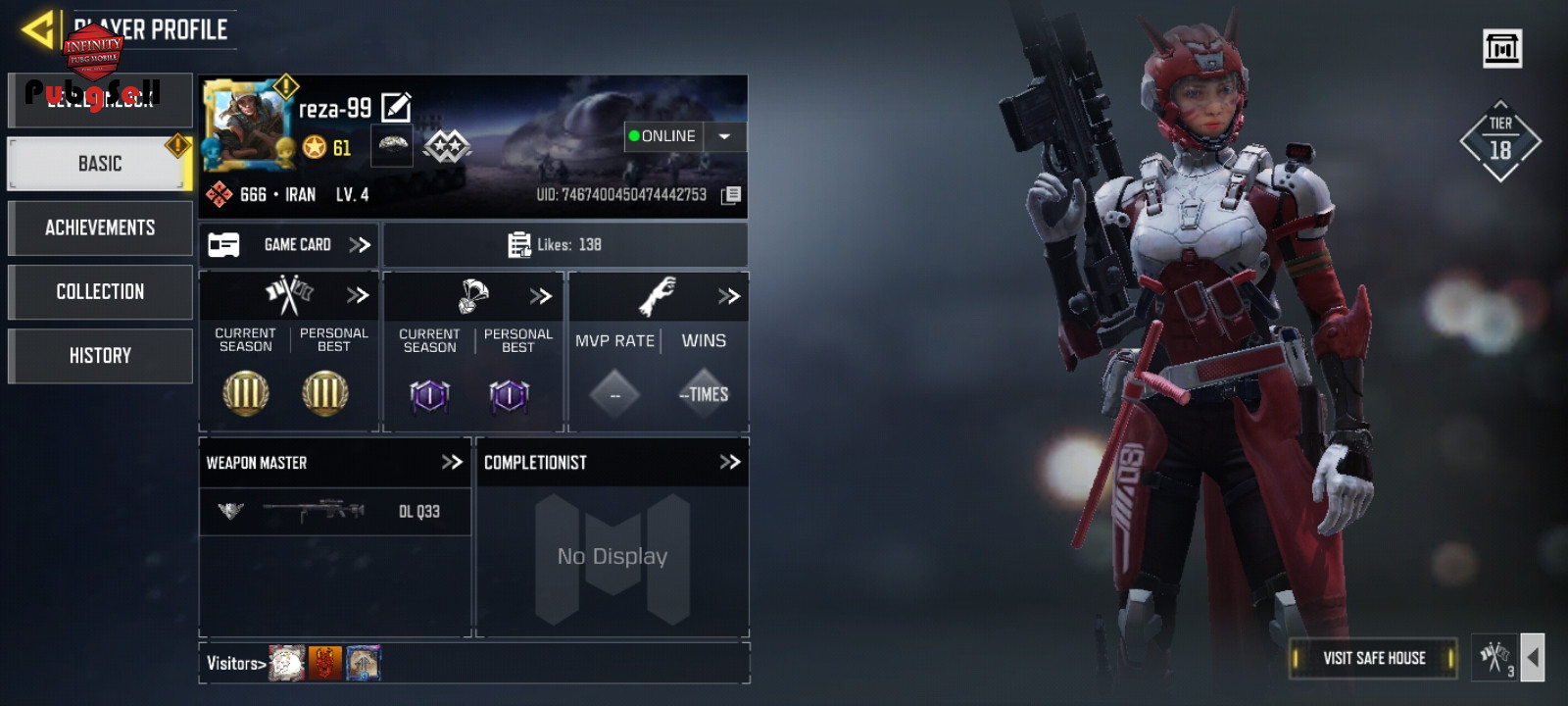
Task: Edit the player name reza-99
Action: [396, 107]
